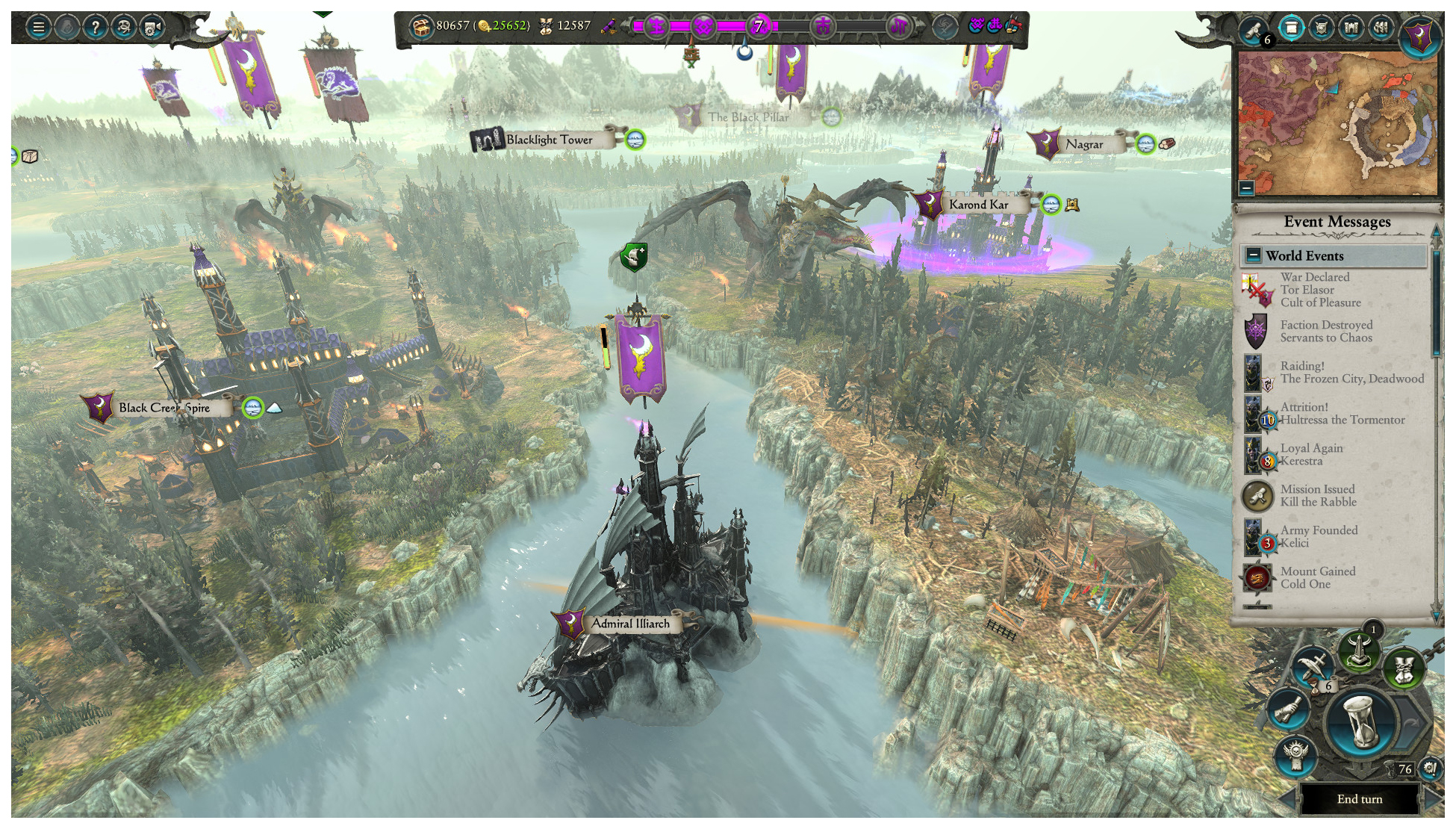Image resolution: width=1456 pixels, height=829 pixels.
Task: Open missions scroll with badge 6
Action: pos(1254,30)
